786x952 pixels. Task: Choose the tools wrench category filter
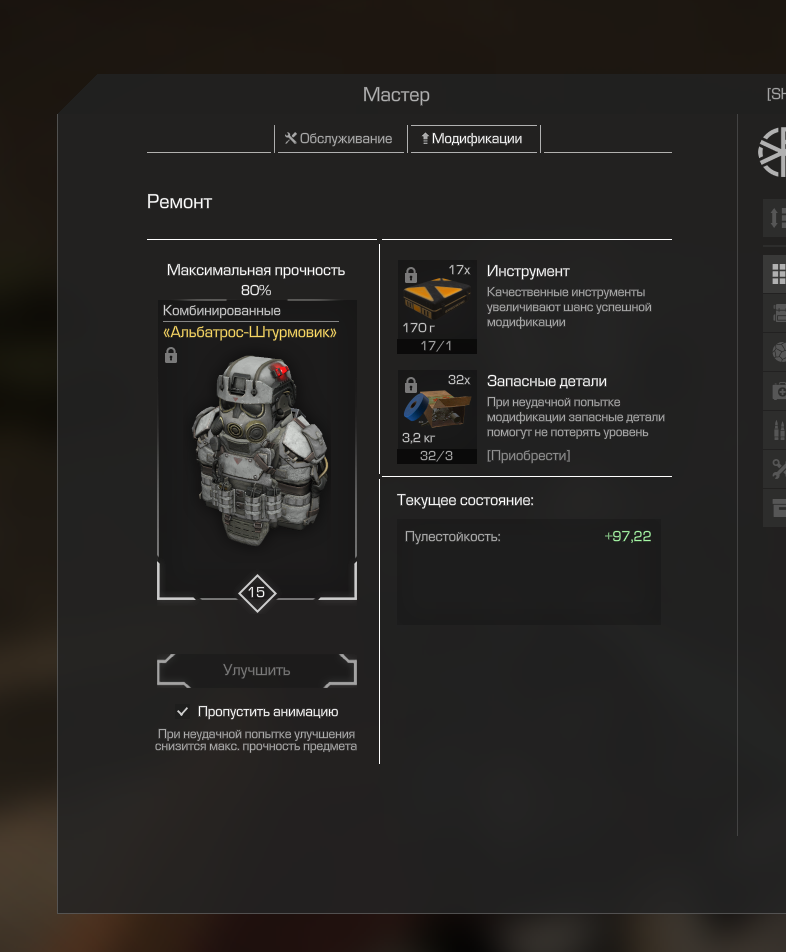click(x=777, y=469)
